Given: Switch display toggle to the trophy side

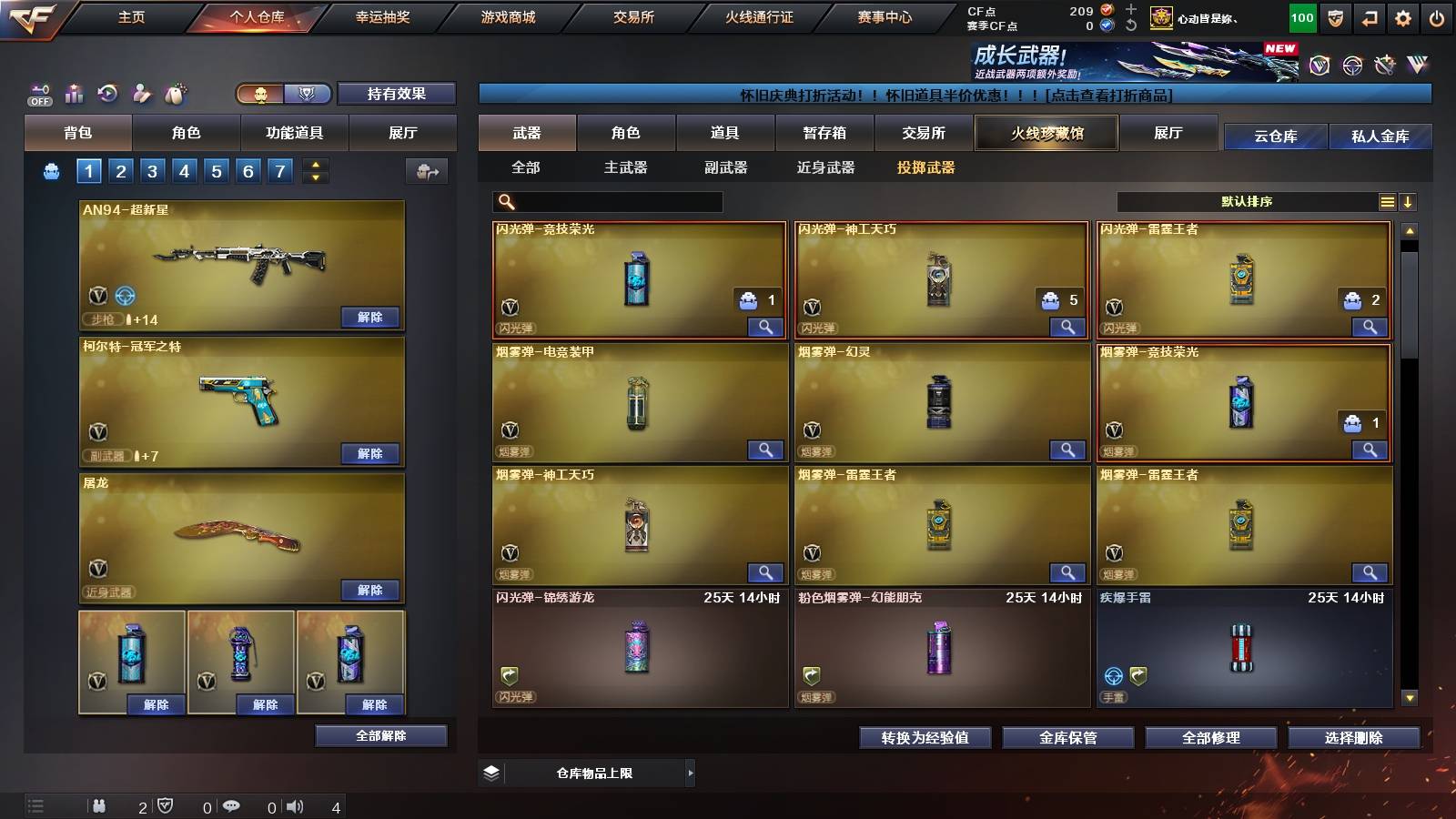Looking at the screenshot, I should (308, 94).
